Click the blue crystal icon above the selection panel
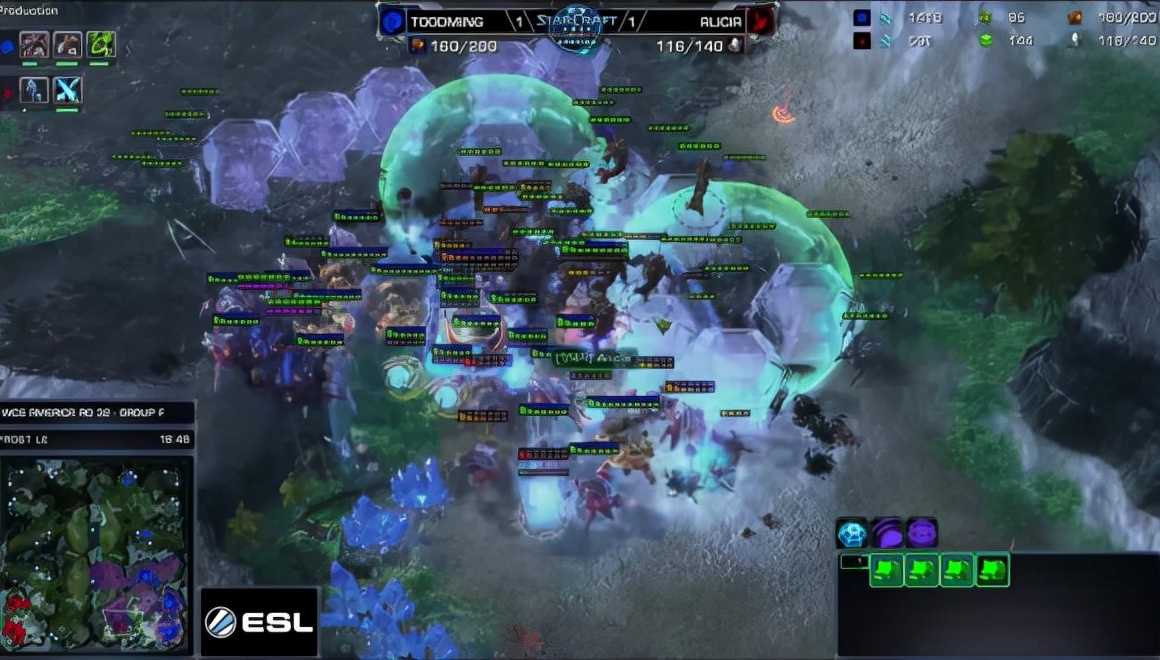 coord(852,532)
